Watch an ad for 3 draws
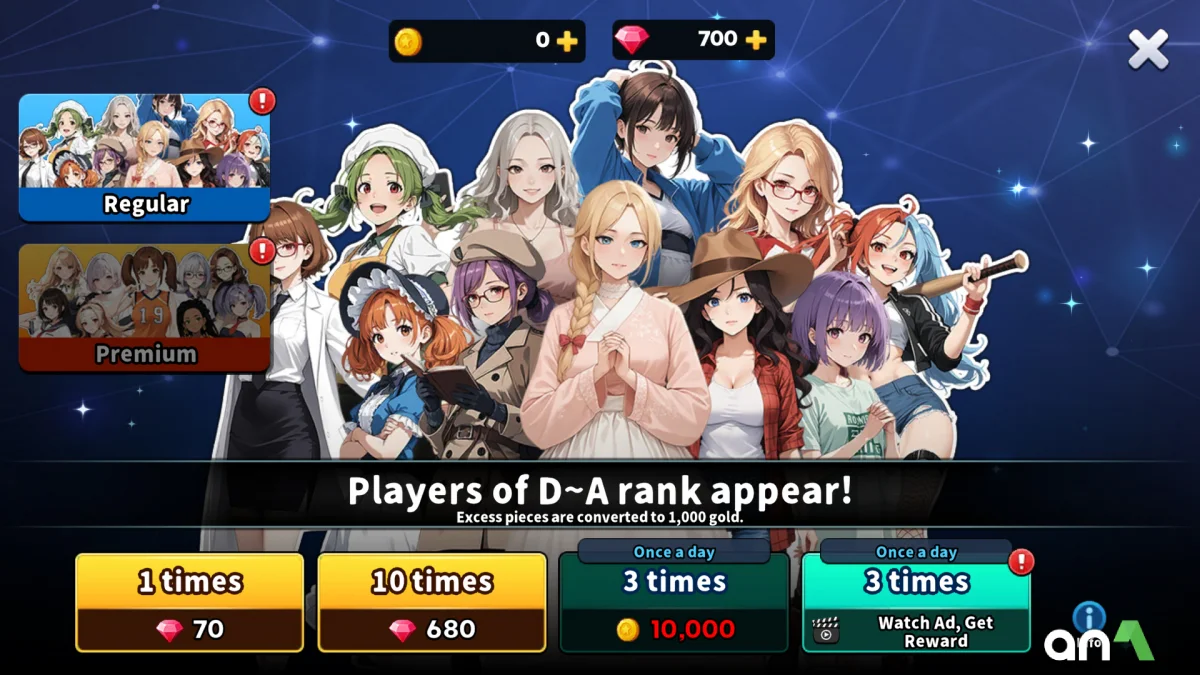 pyautogui.click(x=916, y=602)
